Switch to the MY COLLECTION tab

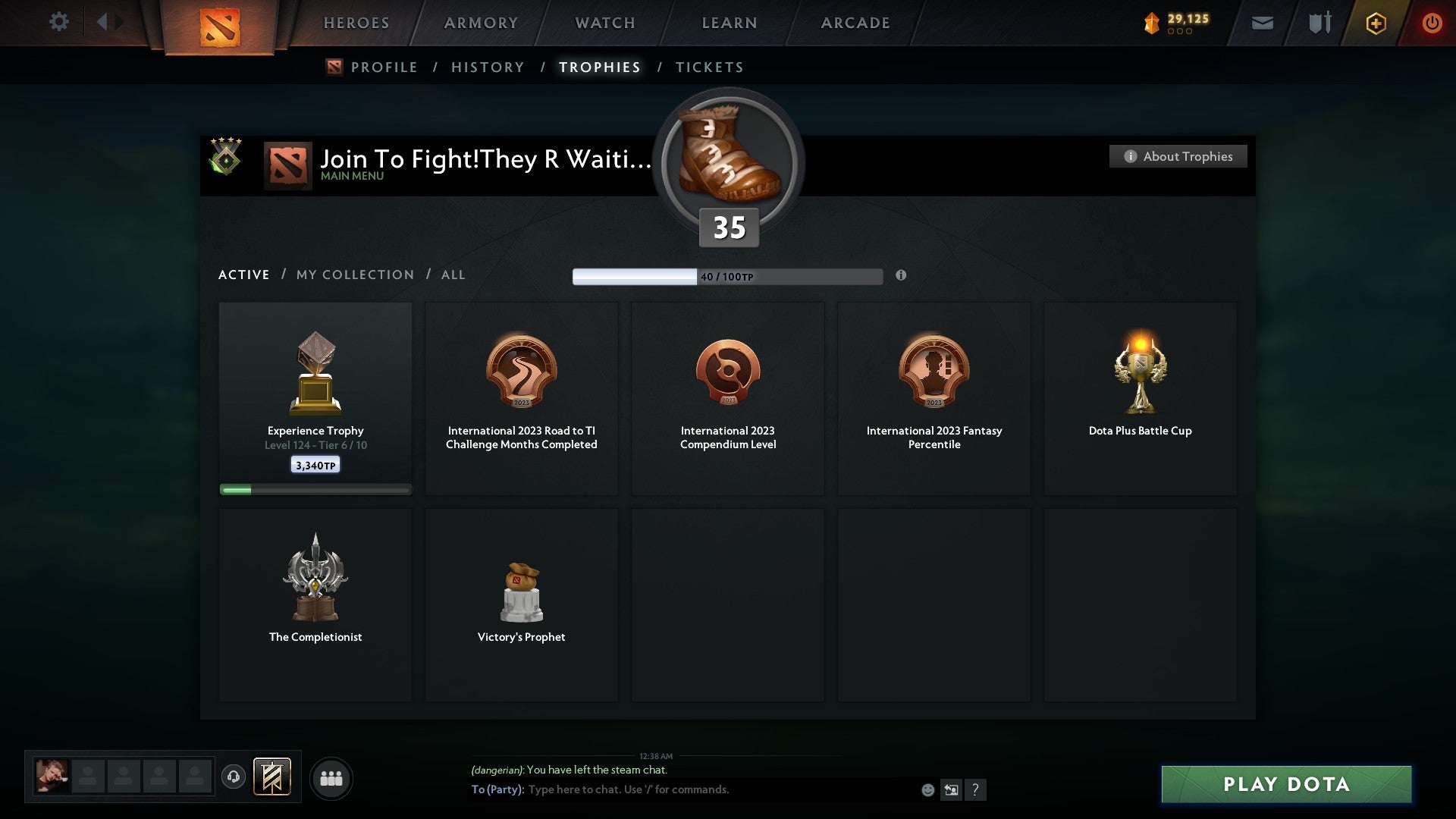(x=354, y=275)
